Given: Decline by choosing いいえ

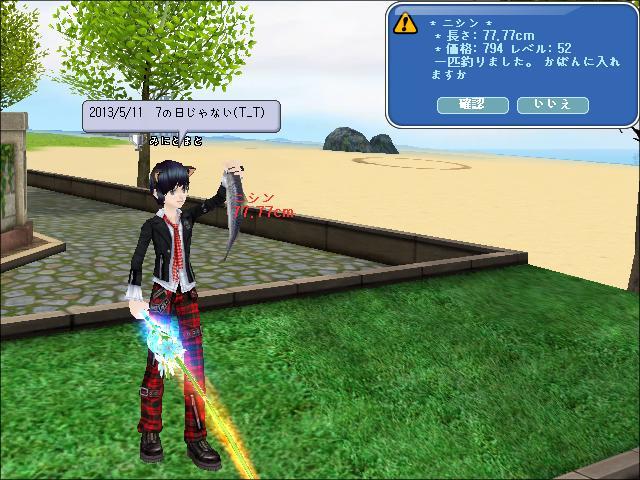Looking at the screenshot, I should tap(551, 104).
